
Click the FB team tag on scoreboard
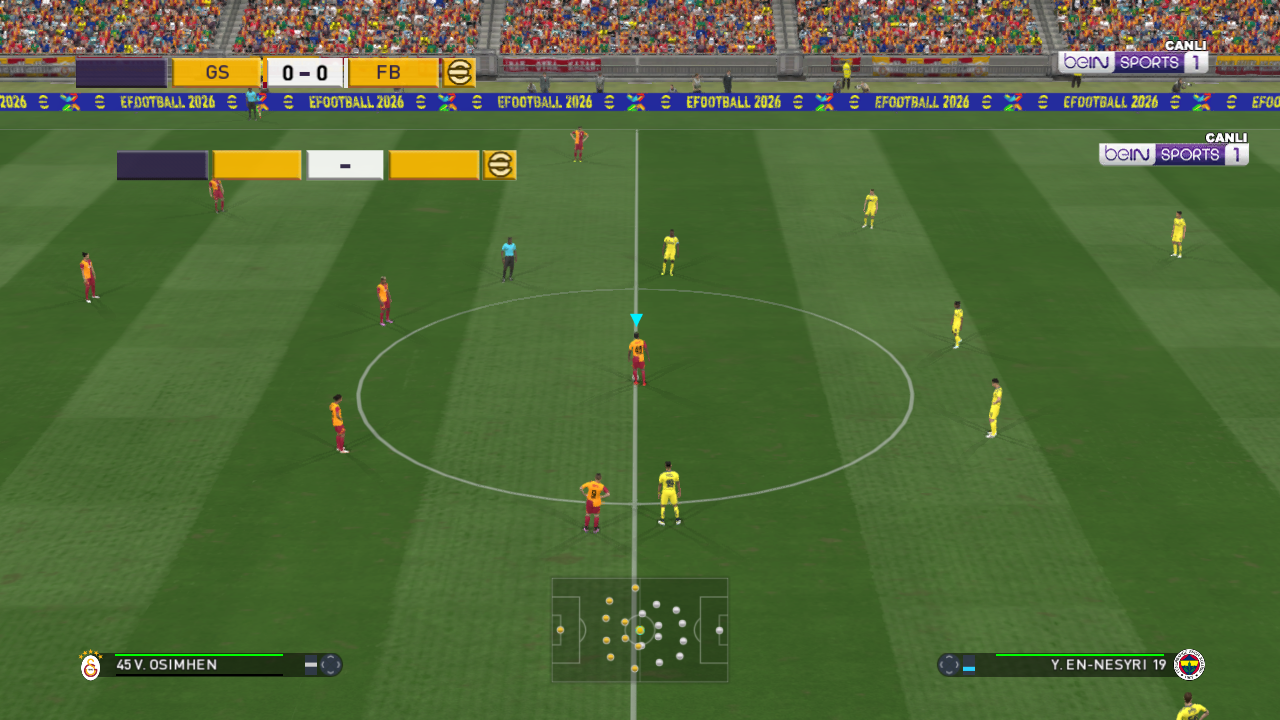click(391, 73)
